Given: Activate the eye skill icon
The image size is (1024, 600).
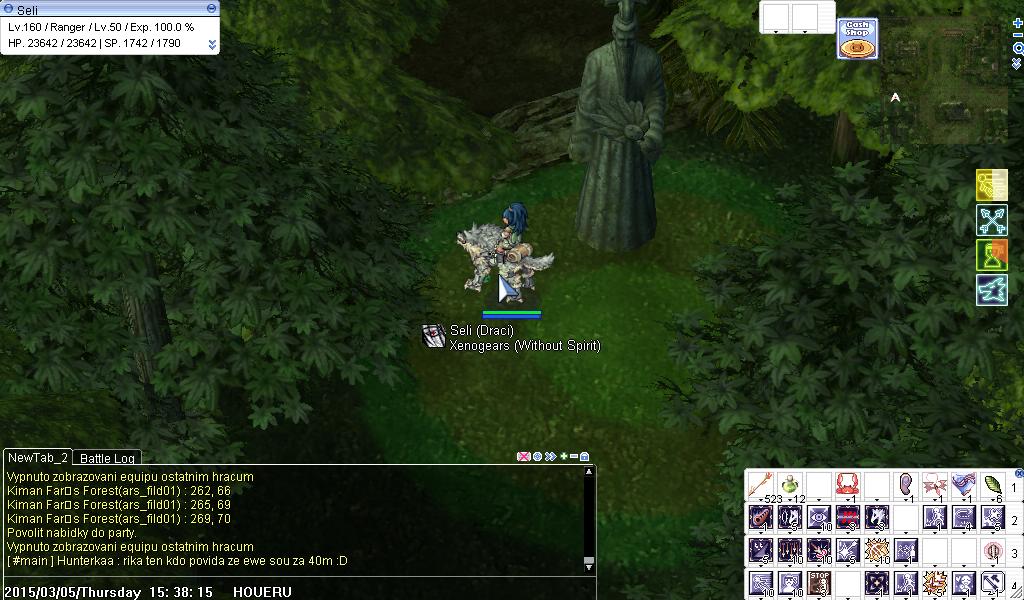Looking at the screenshot, I should pos(819,518).
